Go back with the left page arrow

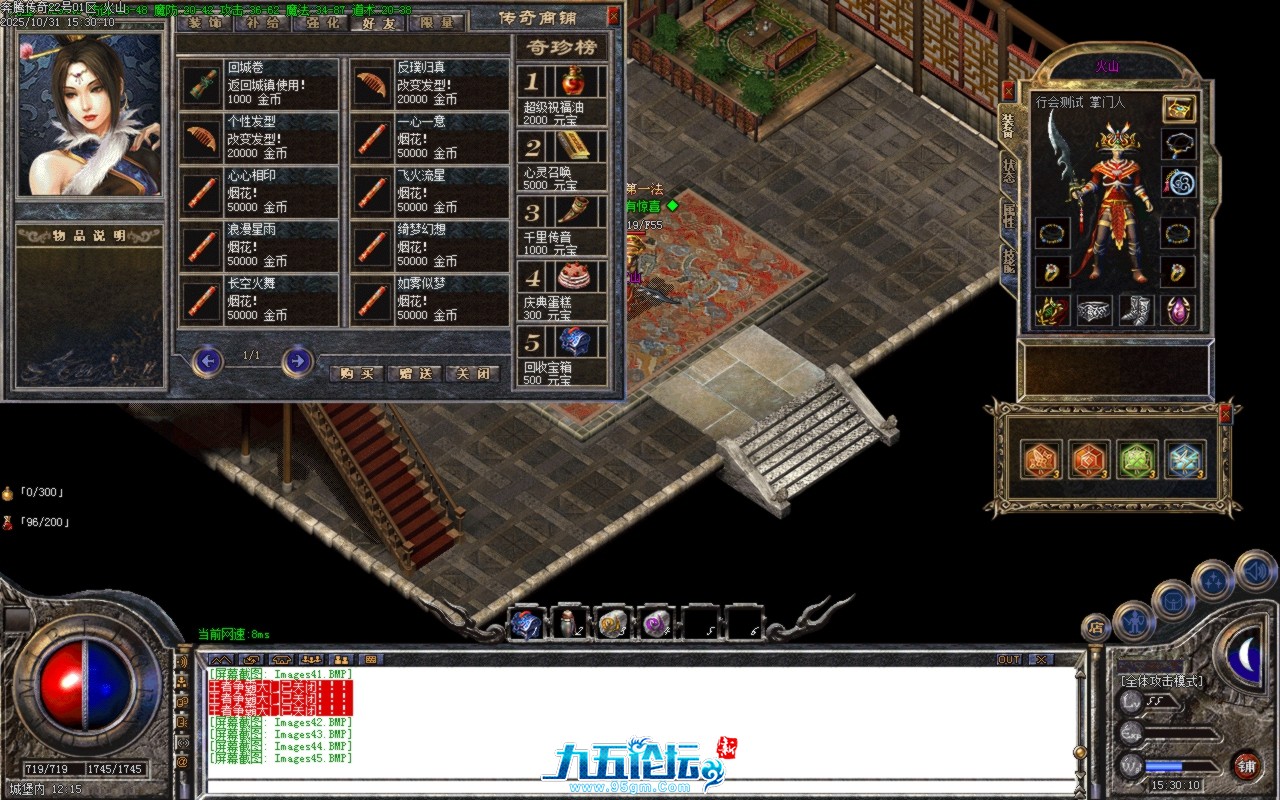[208, 362]
